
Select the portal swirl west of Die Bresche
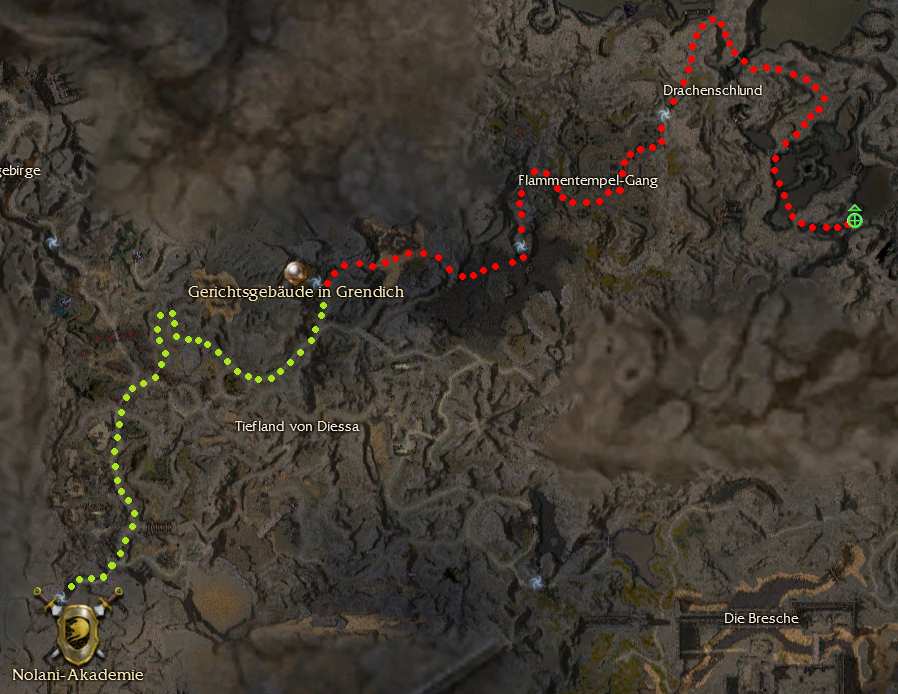point(538,581)
